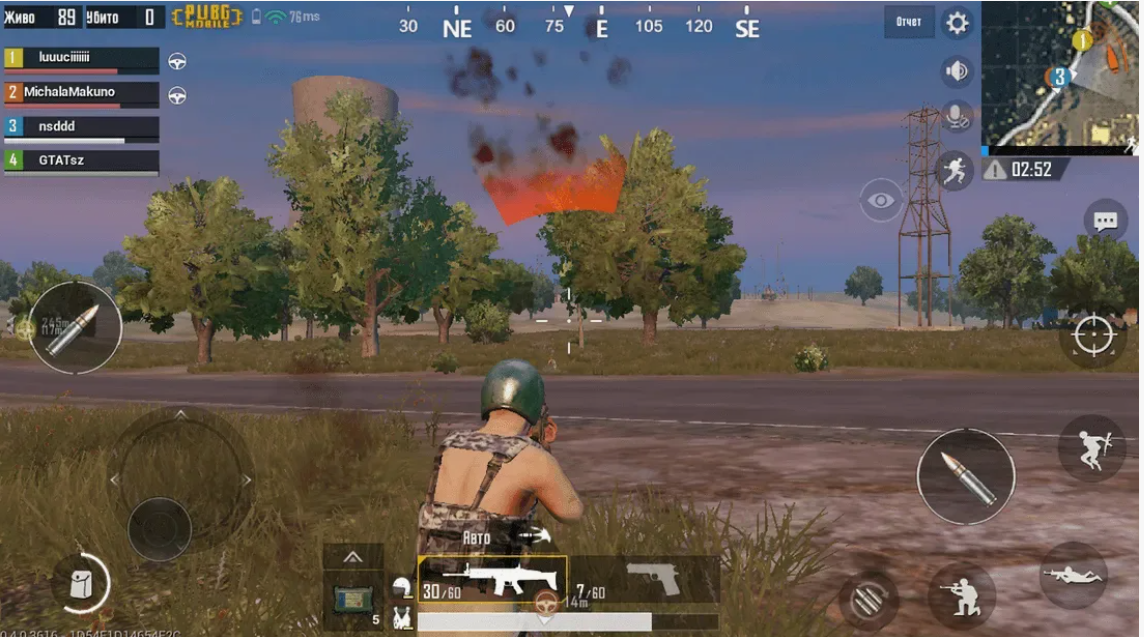
Task: Open the quick chat speech bubble
Action: point(1104,221)
